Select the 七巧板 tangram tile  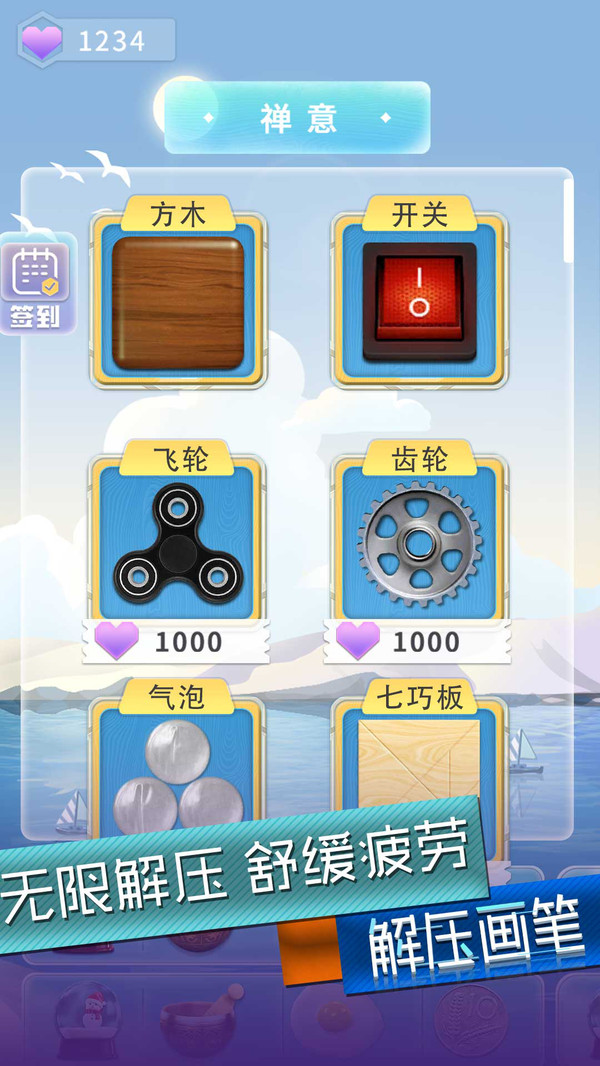click(420, 765)
